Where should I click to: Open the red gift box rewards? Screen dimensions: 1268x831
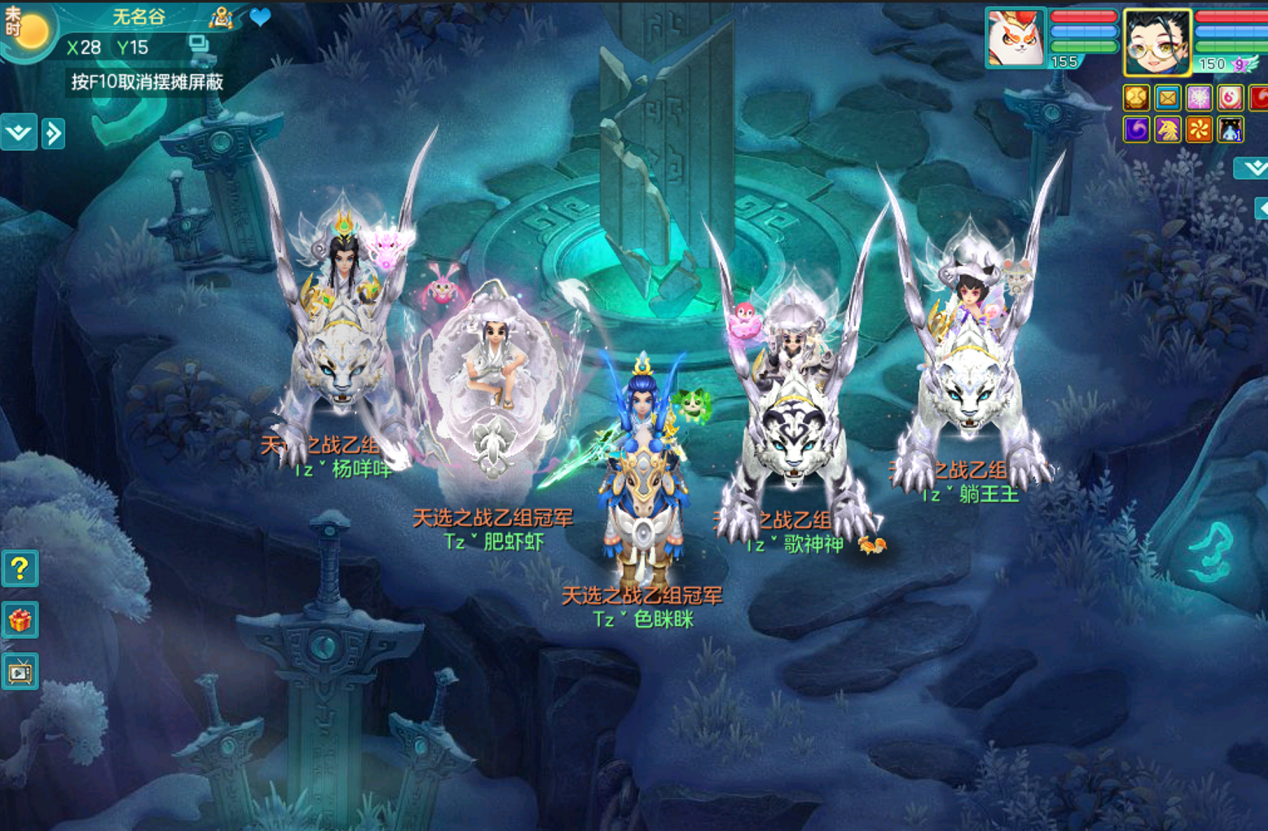coord(20,620)
